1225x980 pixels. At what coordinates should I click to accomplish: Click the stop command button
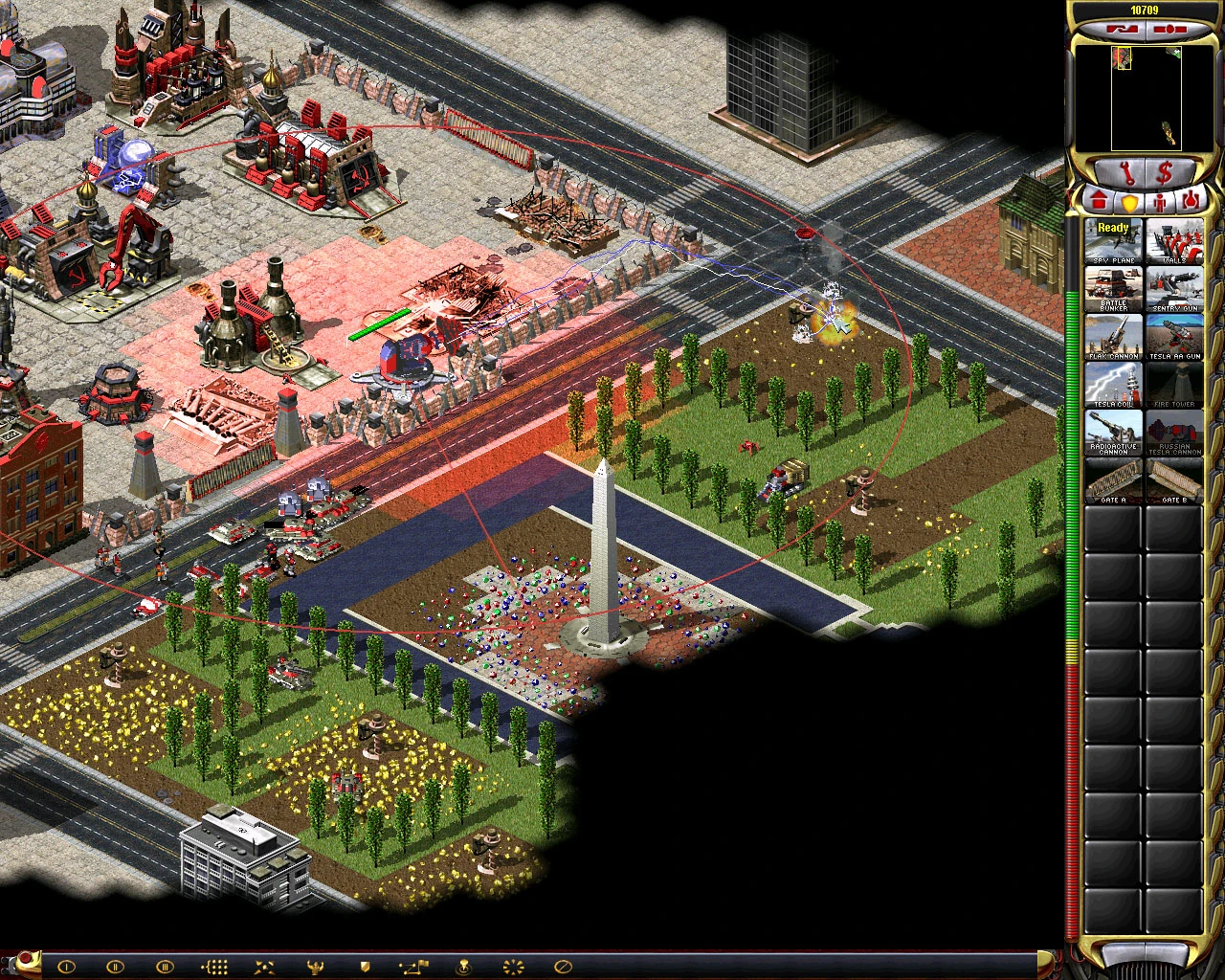click(x=562, y=967)
